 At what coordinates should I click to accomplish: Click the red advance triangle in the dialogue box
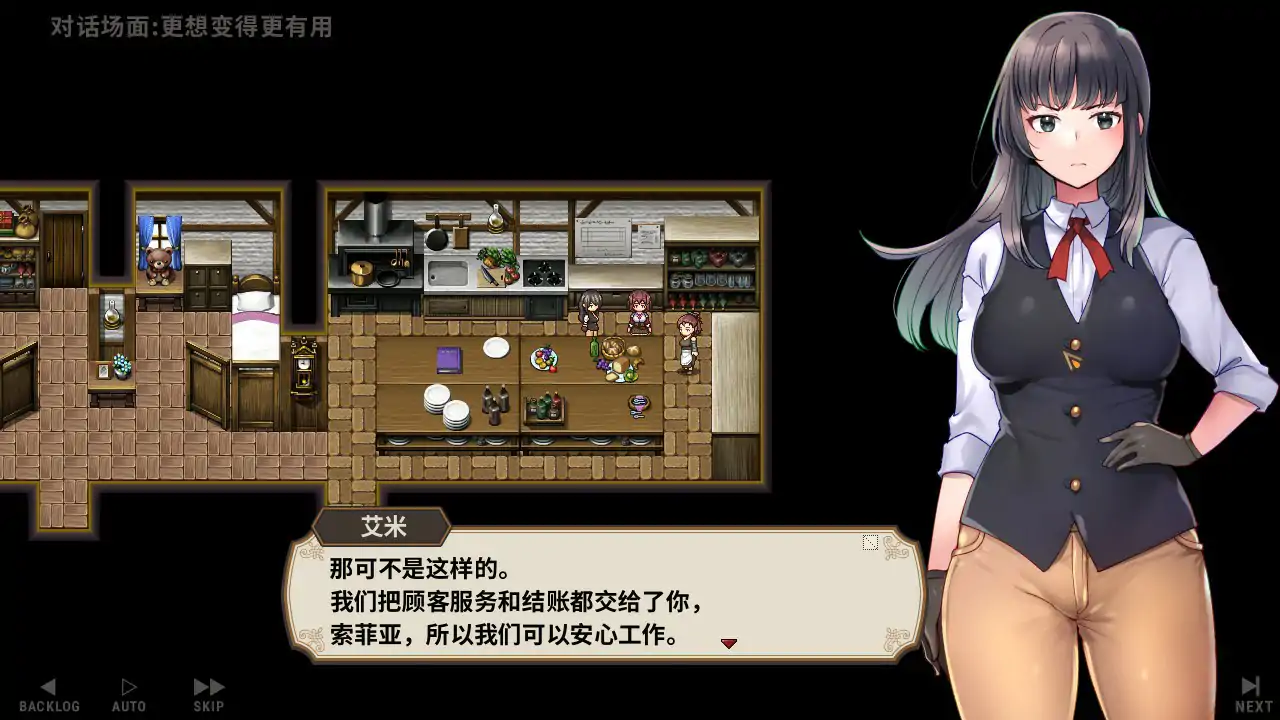(x=727, y=643)
